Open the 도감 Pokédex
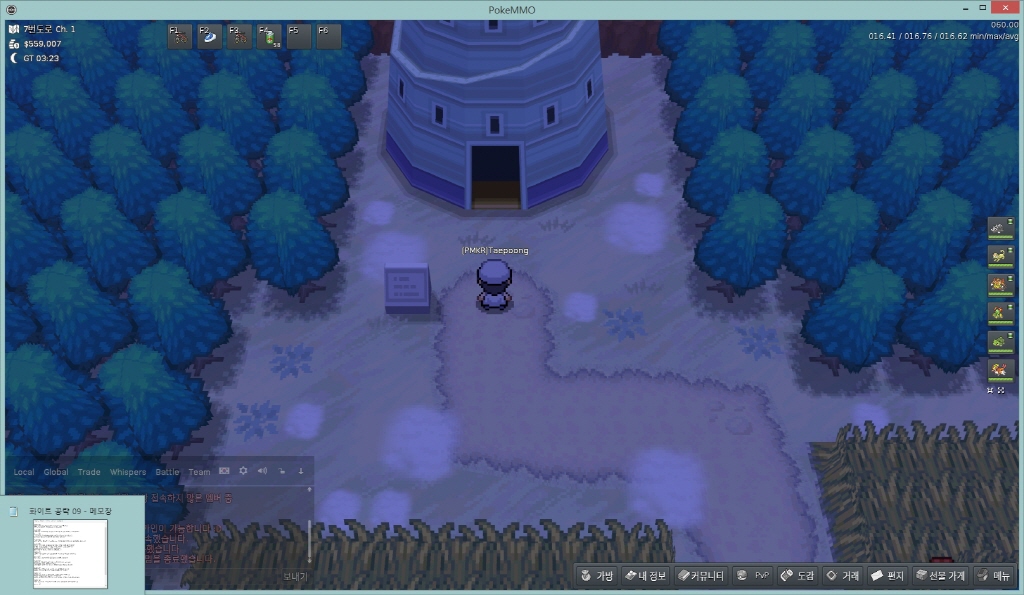This screenshot has height=595, width=1024. (x=797, y=575)
